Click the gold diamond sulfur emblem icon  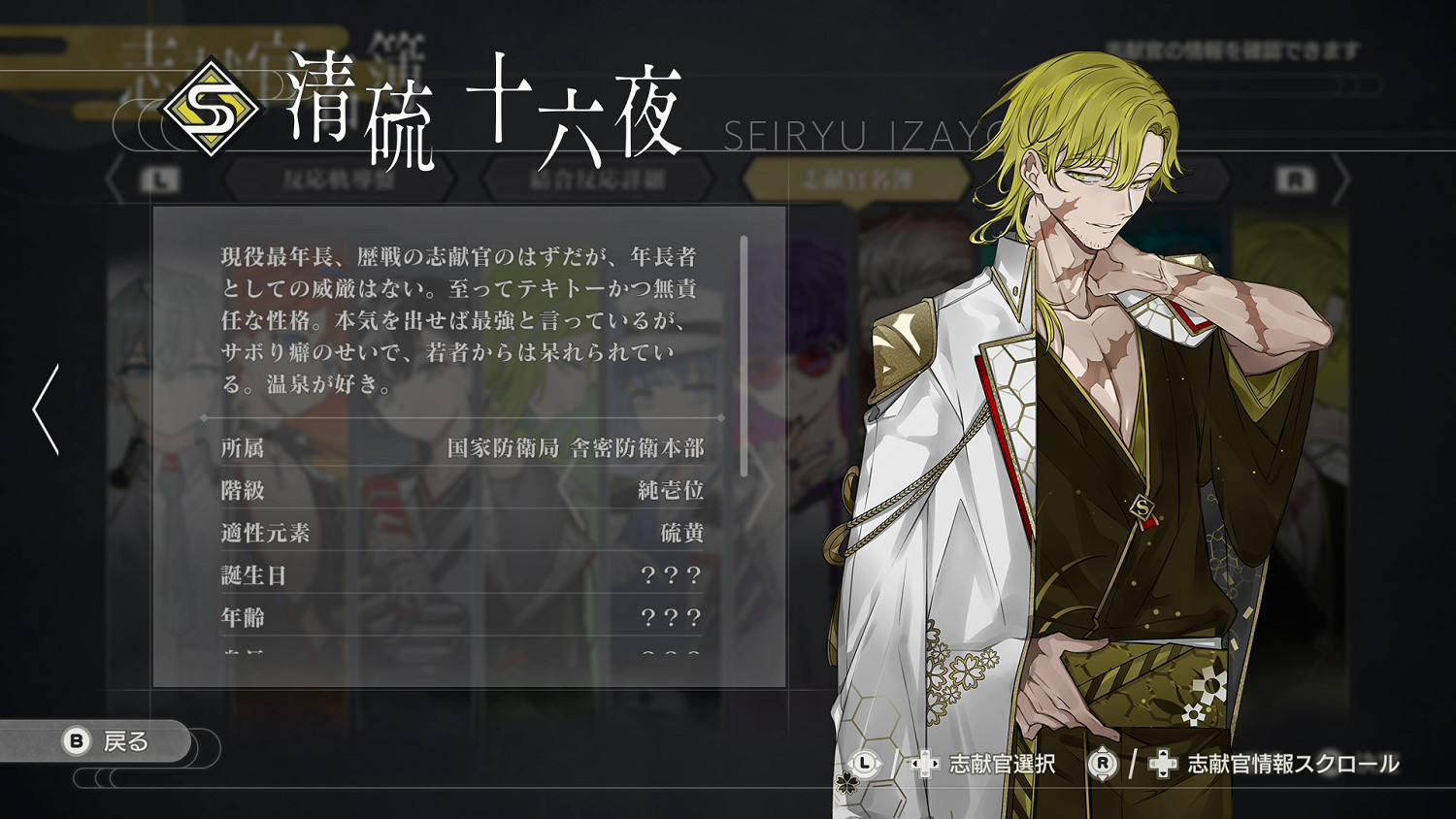pyautogui.click(x=213, y=106)
